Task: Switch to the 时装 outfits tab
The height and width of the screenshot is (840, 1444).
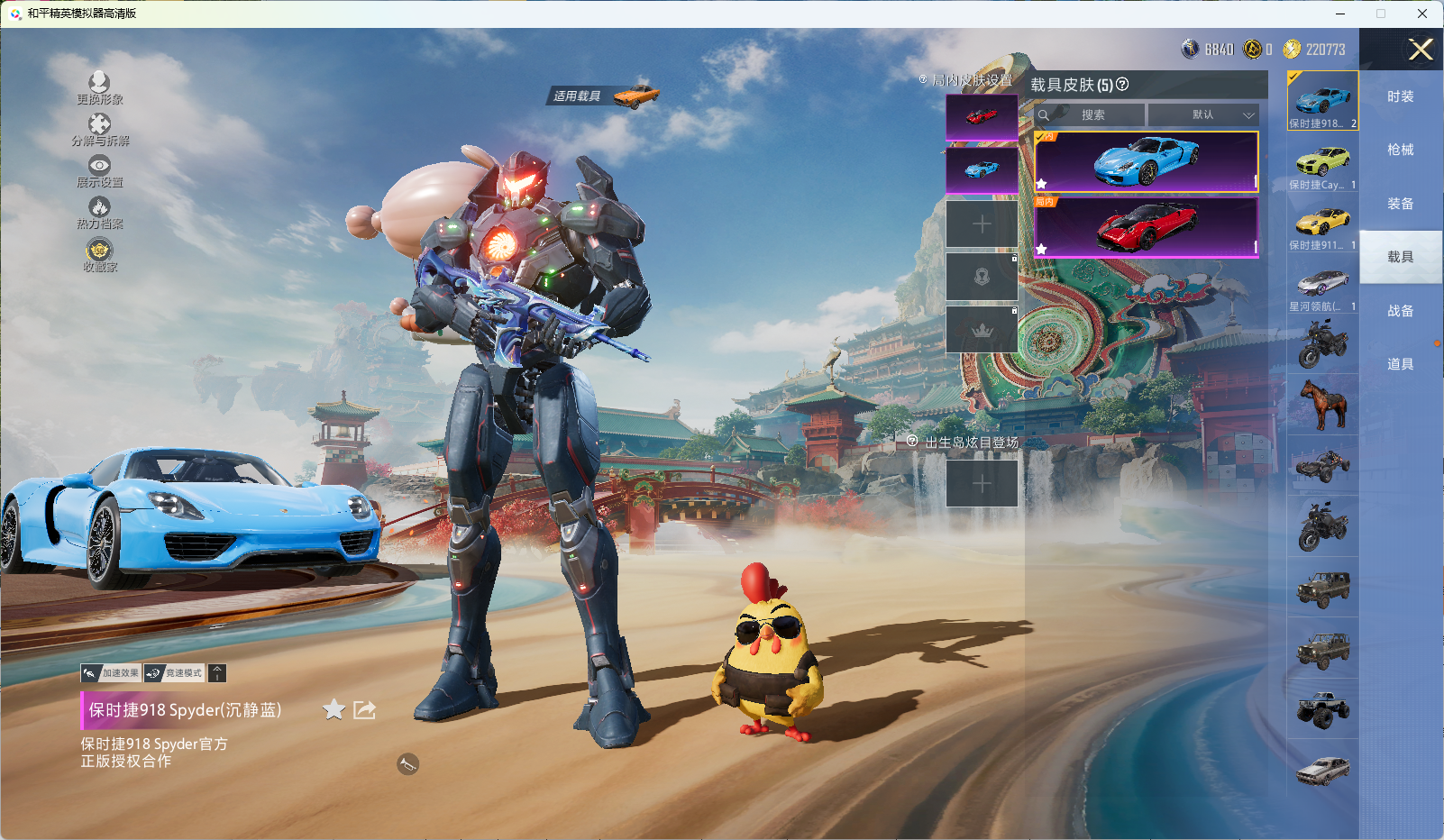Action: click(1400, 96)
